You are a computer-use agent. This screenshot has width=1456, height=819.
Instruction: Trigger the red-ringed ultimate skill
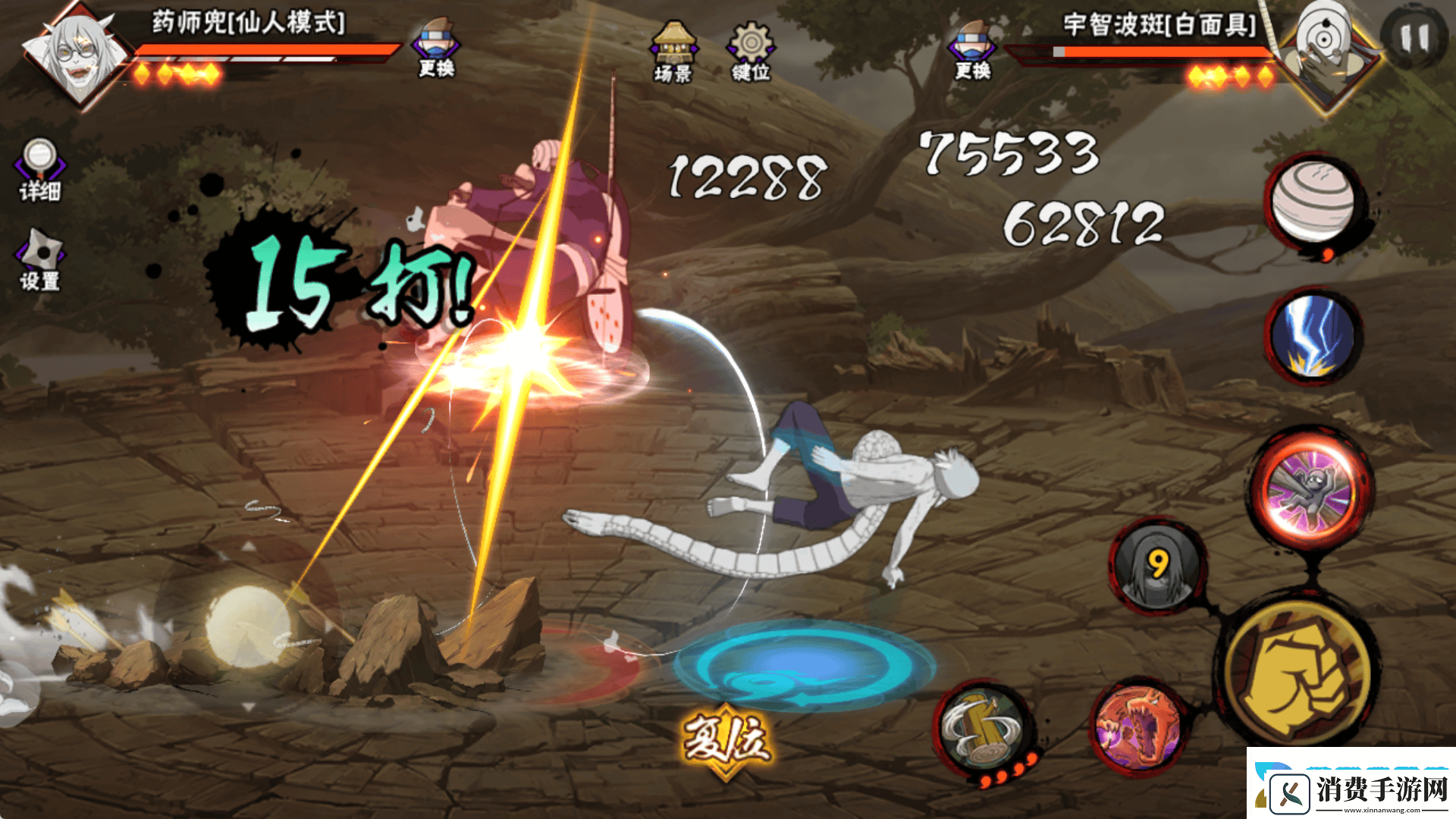(1310, 489)
